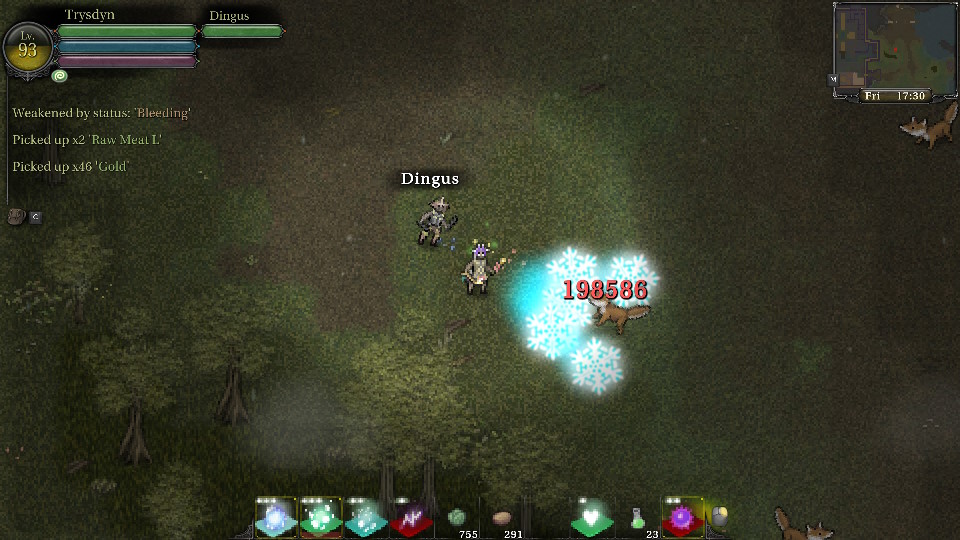960x540 pixels.
Task: Use the brown food item with 291
Action: (x=502, y=518)
